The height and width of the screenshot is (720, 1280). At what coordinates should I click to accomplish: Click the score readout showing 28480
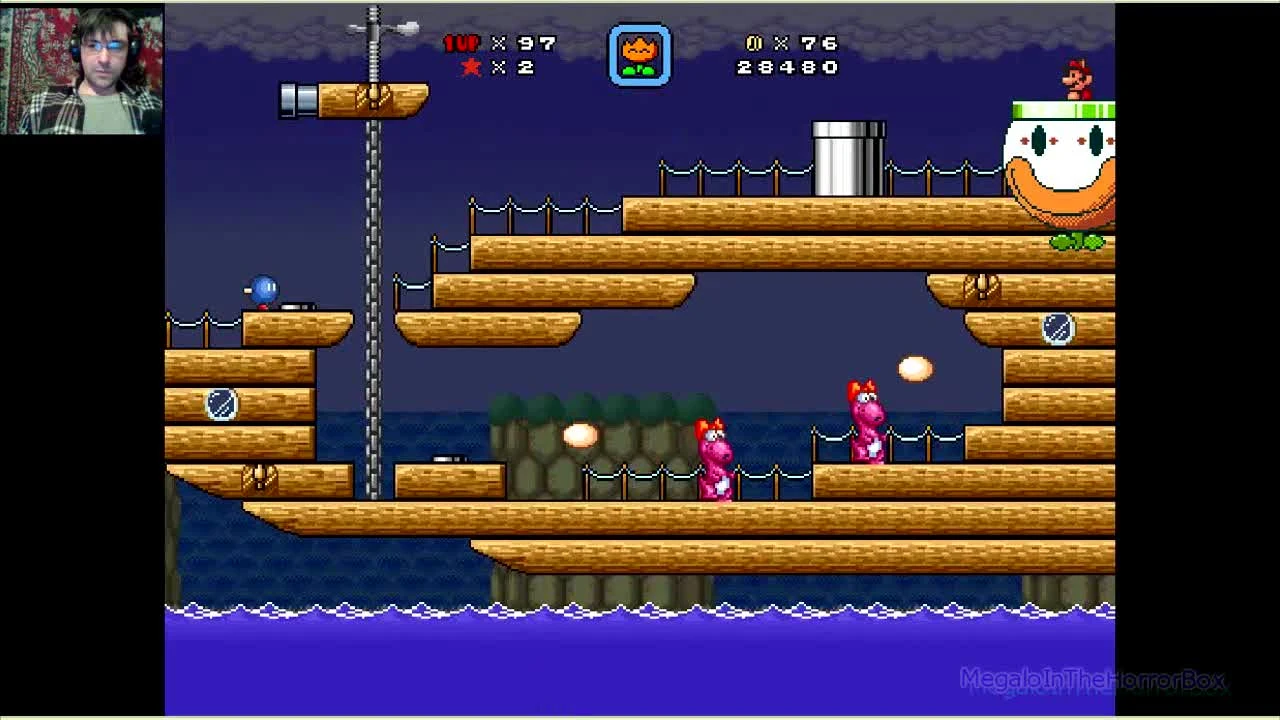(785, 68)
